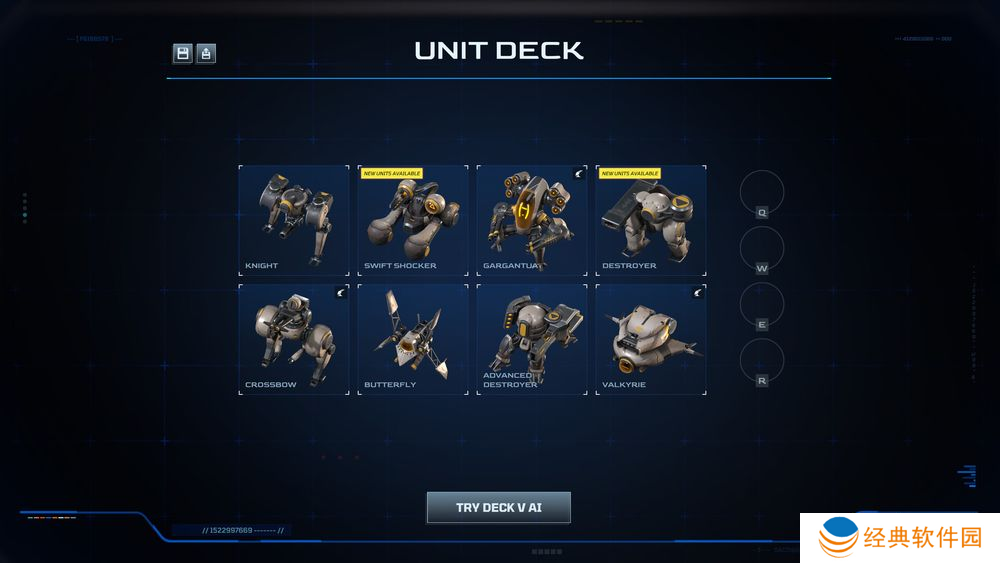Pick the Gargantua unit card
Image resolution: width=1000 pixels, height=563 pixels.
click(532, 220)
